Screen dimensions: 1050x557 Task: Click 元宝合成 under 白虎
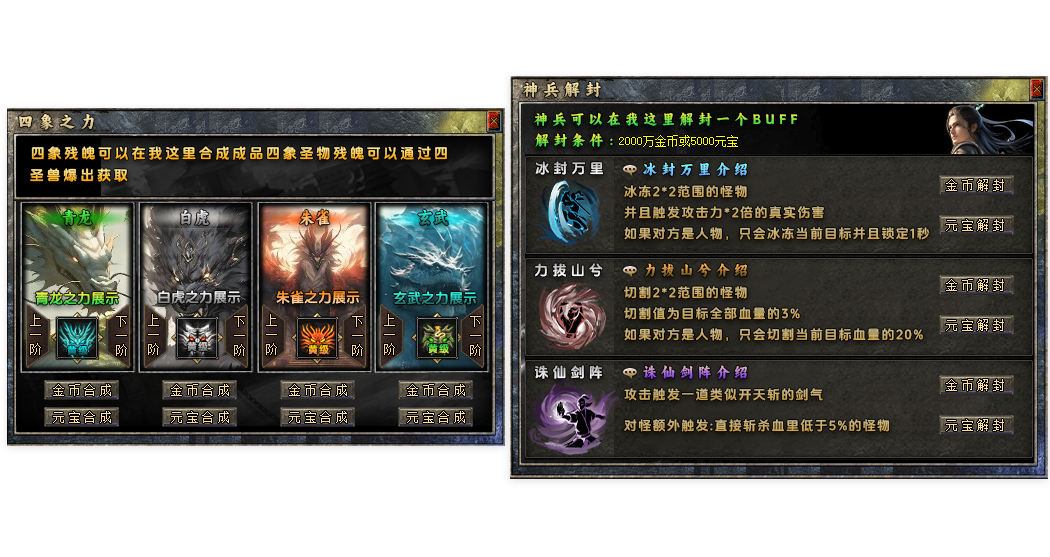[199, 417]
